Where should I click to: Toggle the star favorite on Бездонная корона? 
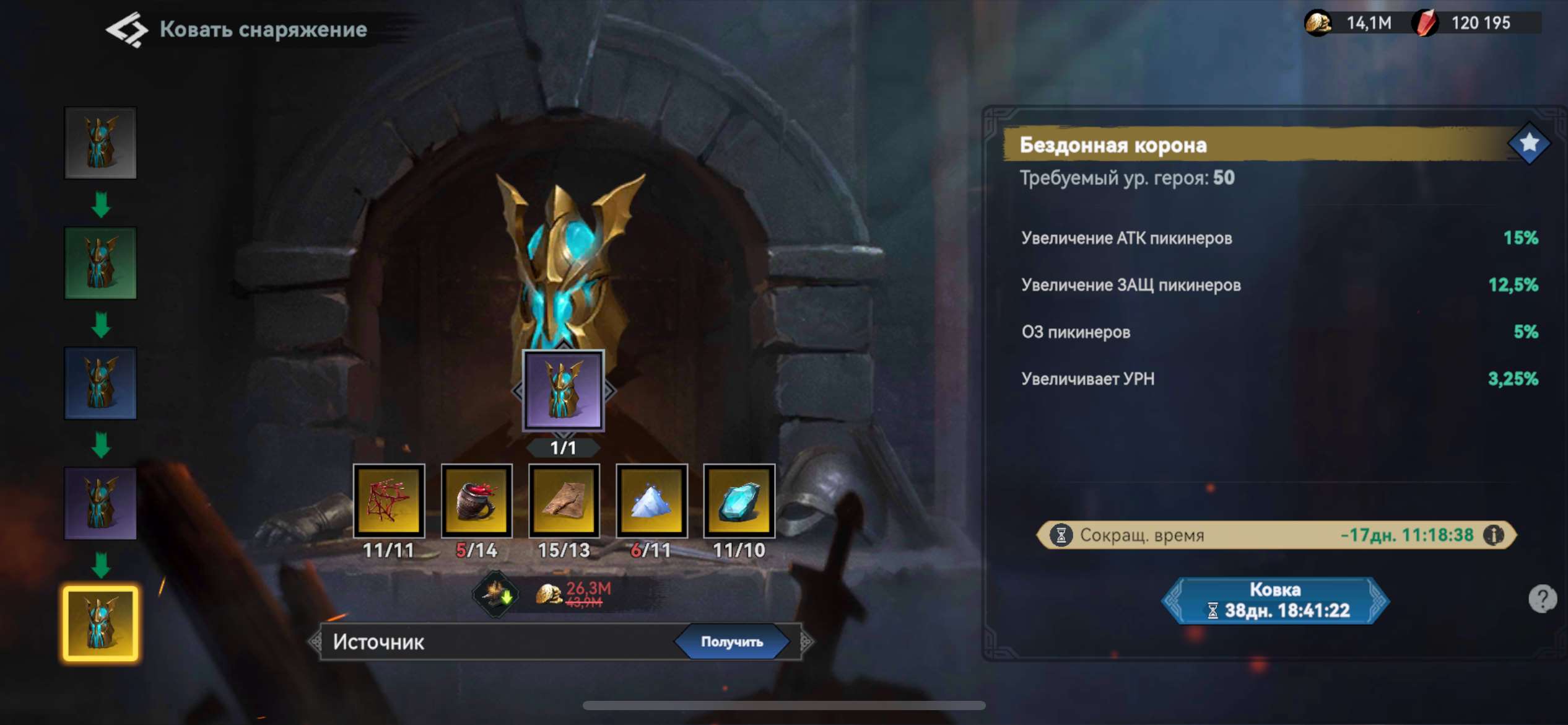pyautogui.click(x=1528, y=144)
